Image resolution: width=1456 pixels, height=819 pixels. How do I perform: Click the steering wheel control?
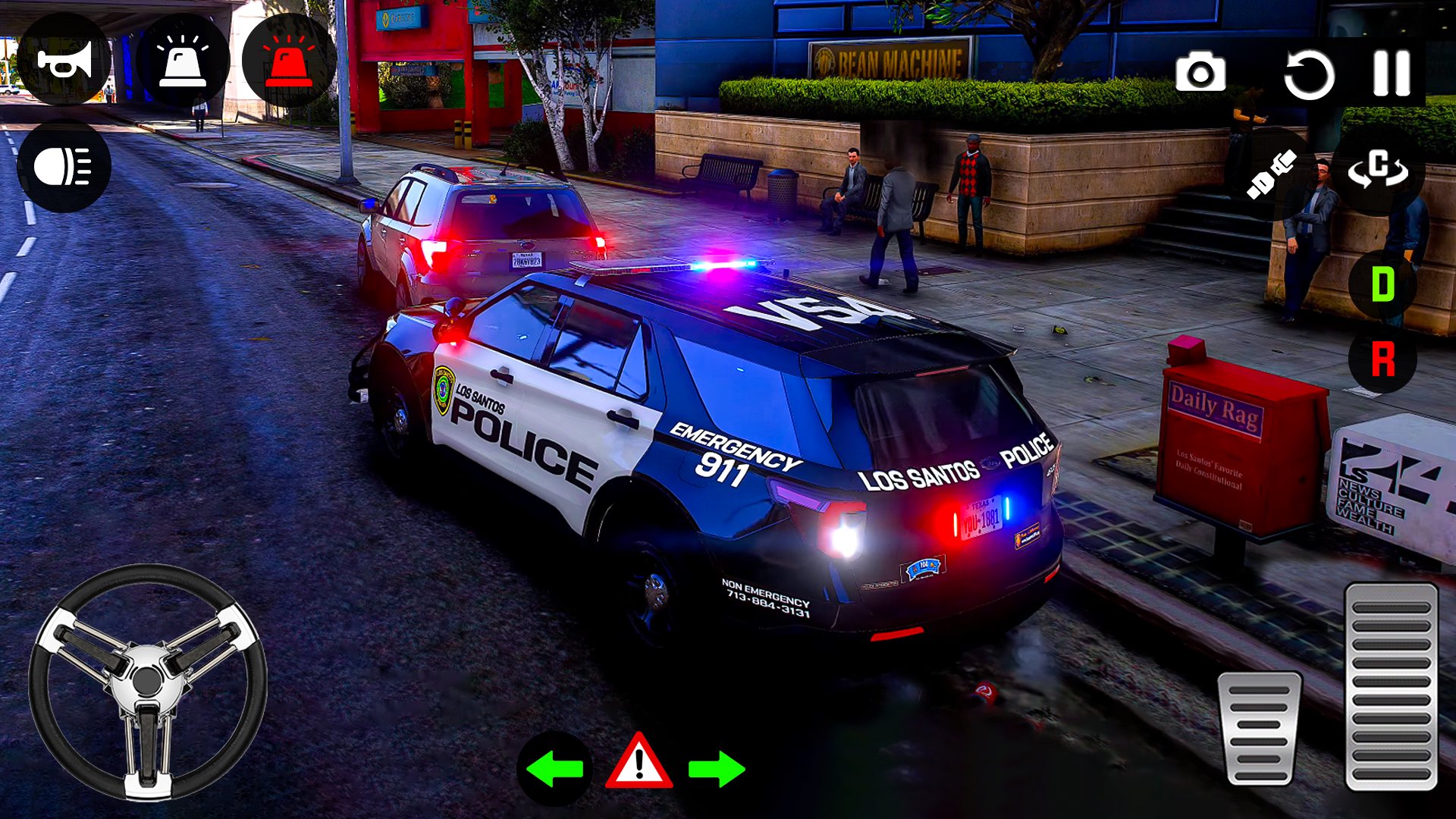point(148,681)
